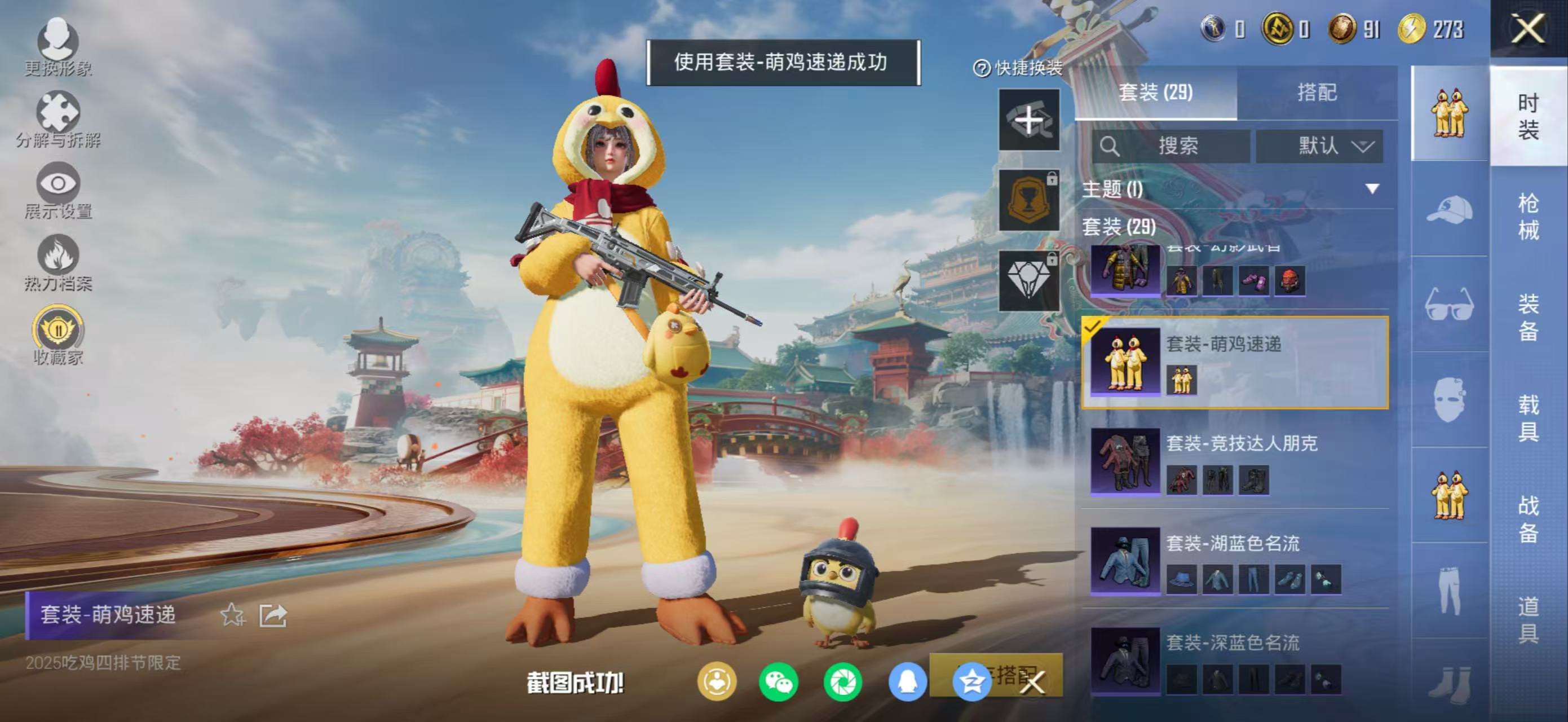Collapse the 主题 theme section
The height and width of the screenshot is (722, 1568).
[x=1372, y=189]
